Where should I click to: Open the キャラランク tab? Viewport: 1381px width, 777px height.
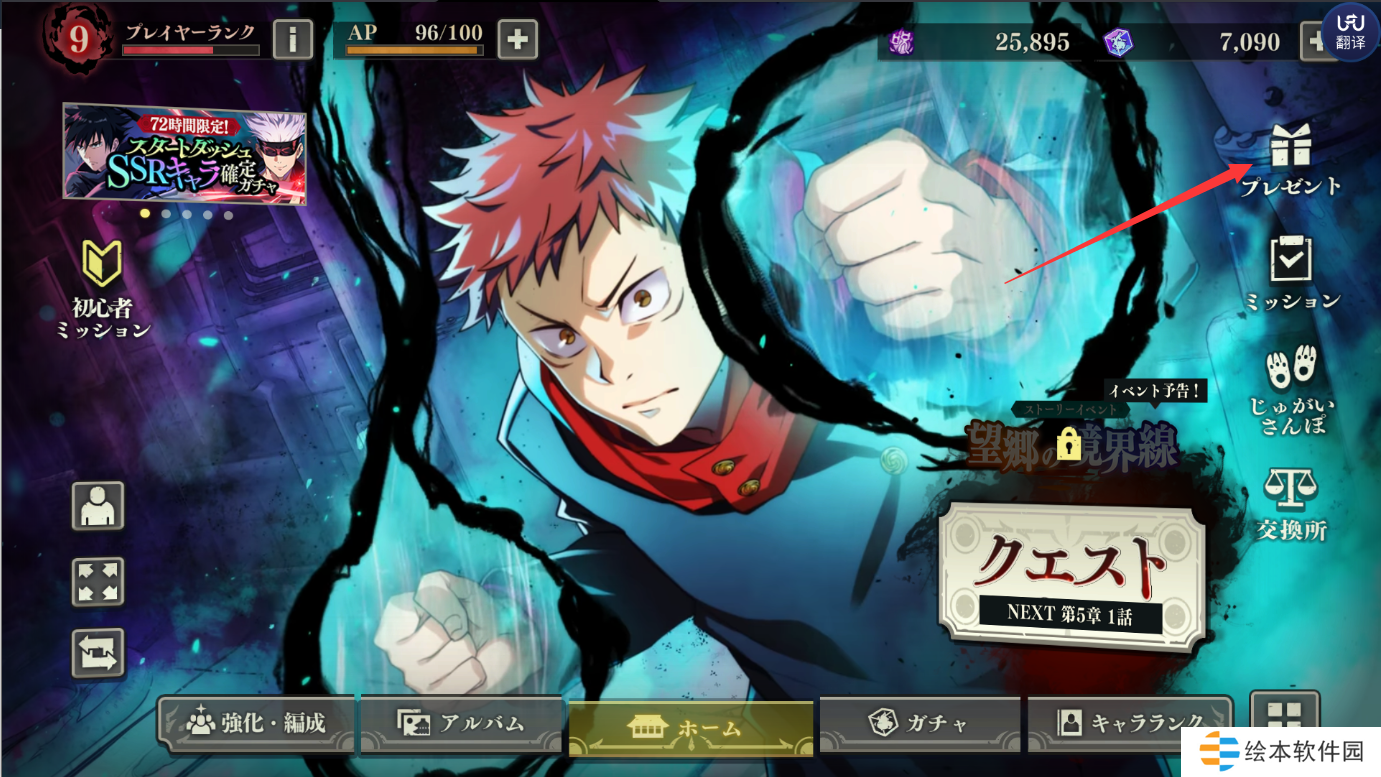tap(1130, 723)
